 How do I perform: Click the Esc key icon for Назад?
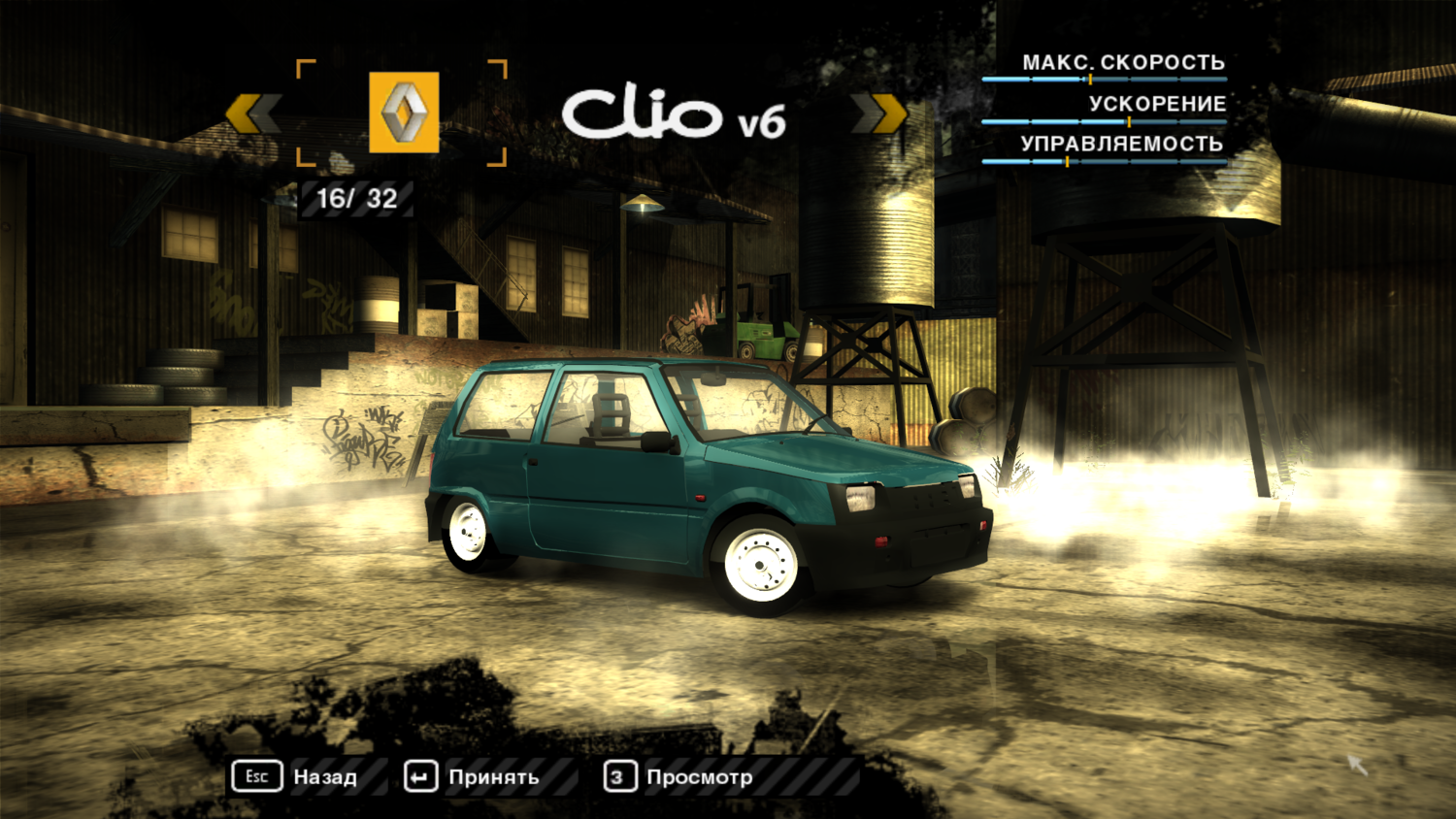256,776
